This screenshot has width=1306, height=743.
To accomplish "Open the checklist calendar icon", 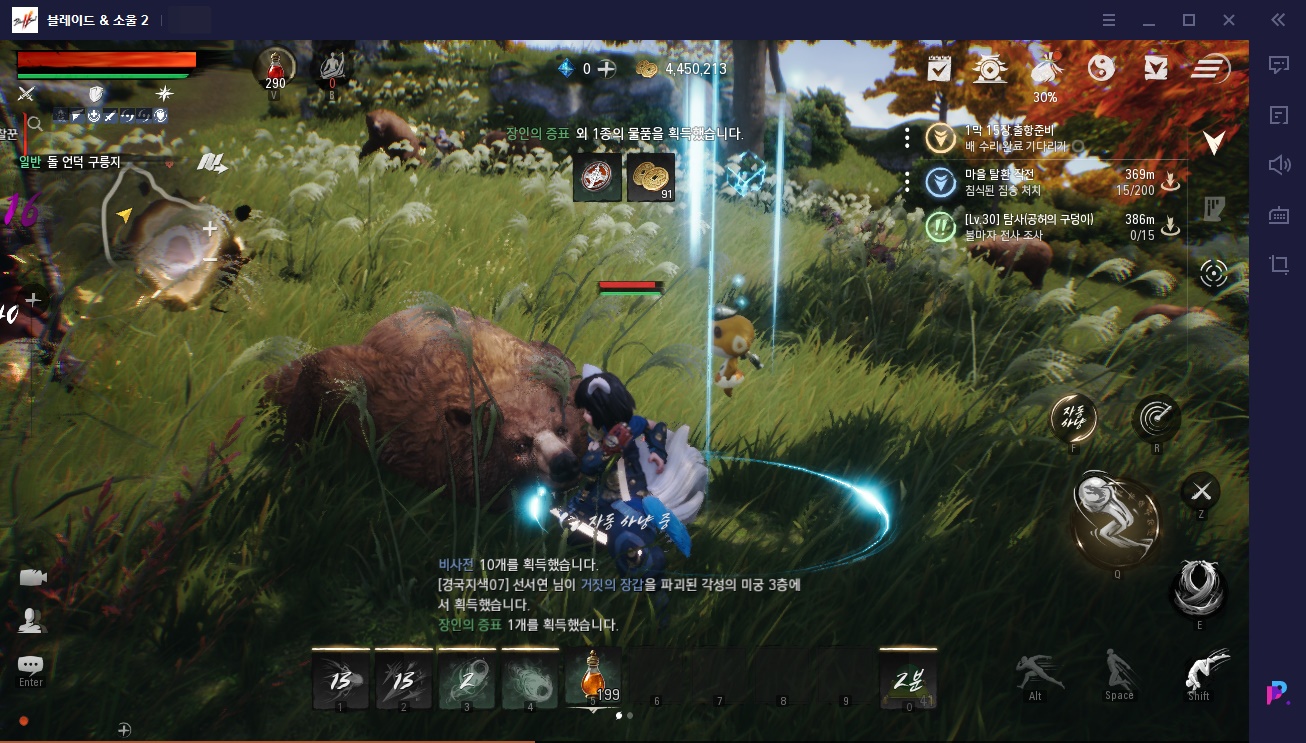I will [938, 68].
